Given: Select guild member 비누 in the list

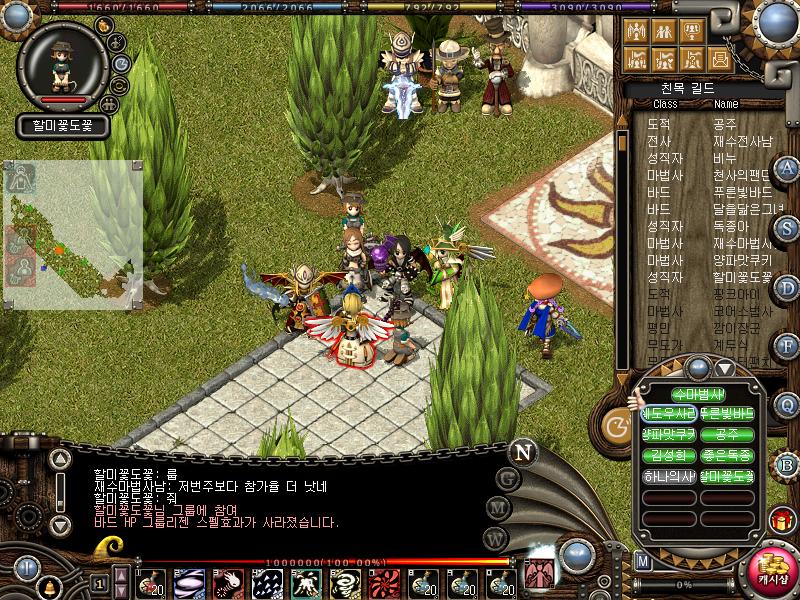Looking at the screenshot, I should point(725,158).
